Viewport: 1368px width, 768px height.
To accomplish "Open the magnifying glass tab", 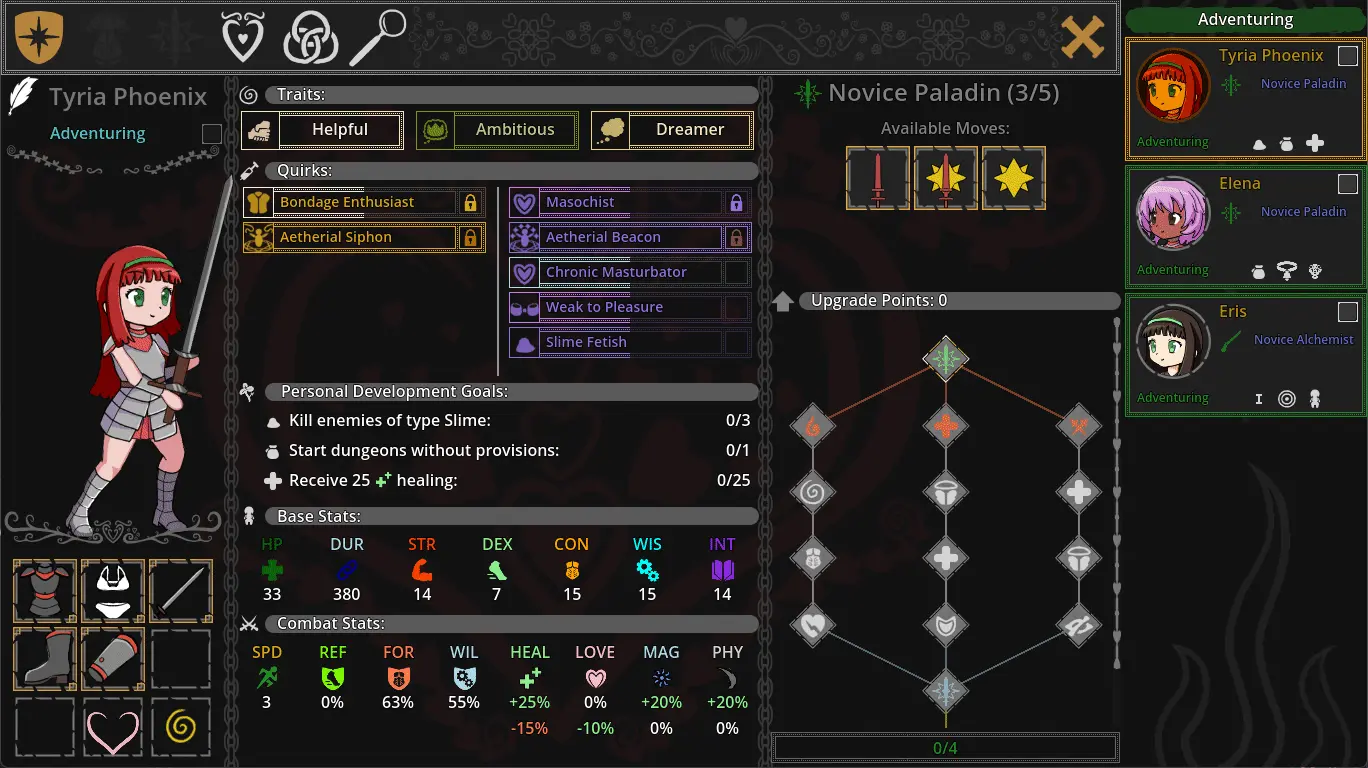I will click(378, 38).
